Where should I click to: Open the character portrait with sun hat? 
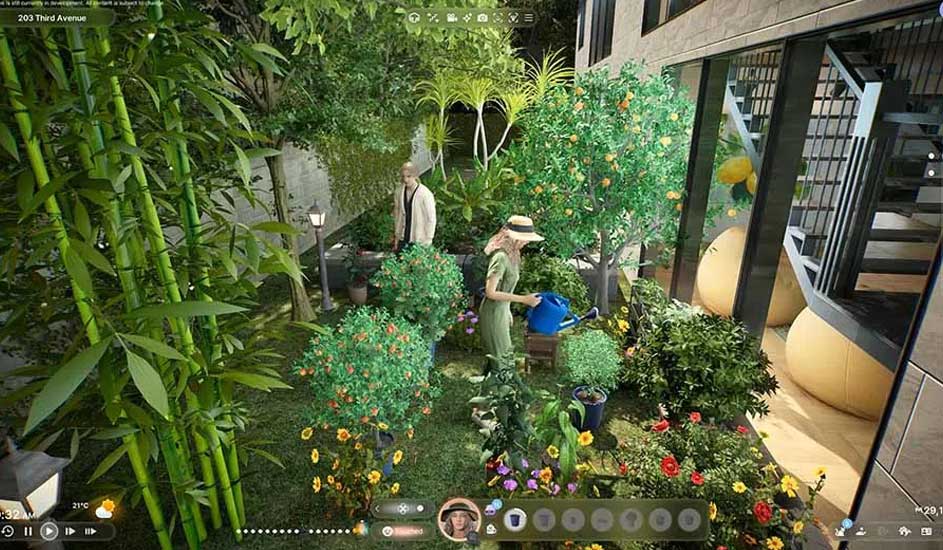click(459, 519)
